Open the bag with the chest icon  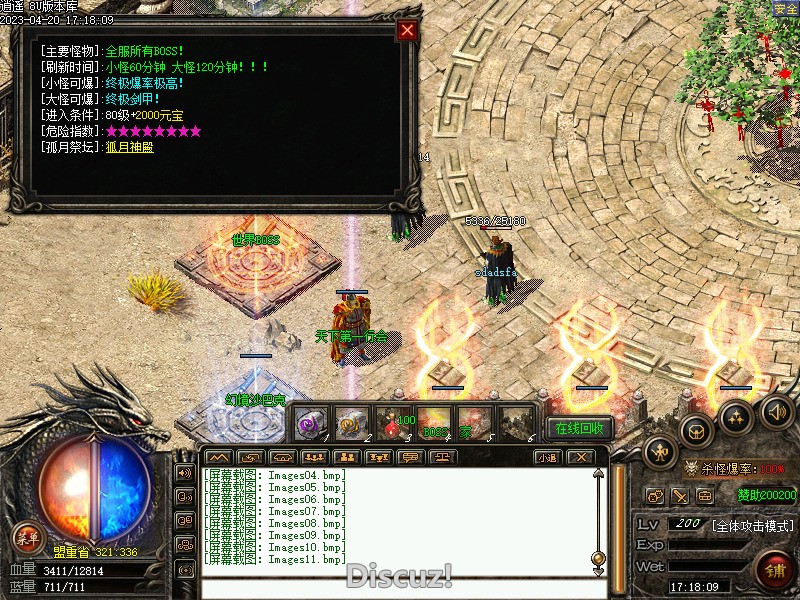[696, 431]
